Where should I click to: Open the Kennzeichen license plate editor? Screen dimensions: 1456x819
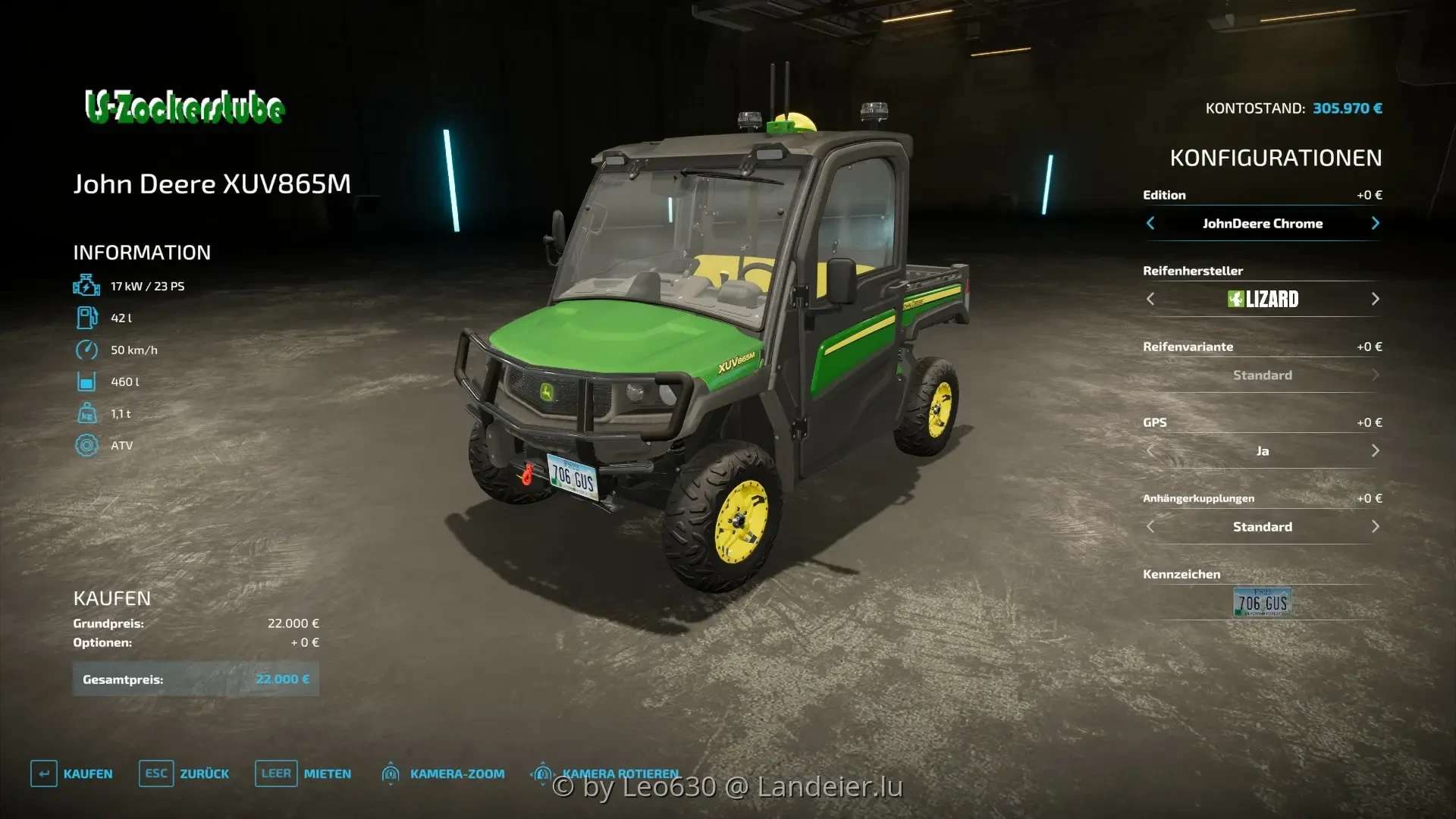1262,603
